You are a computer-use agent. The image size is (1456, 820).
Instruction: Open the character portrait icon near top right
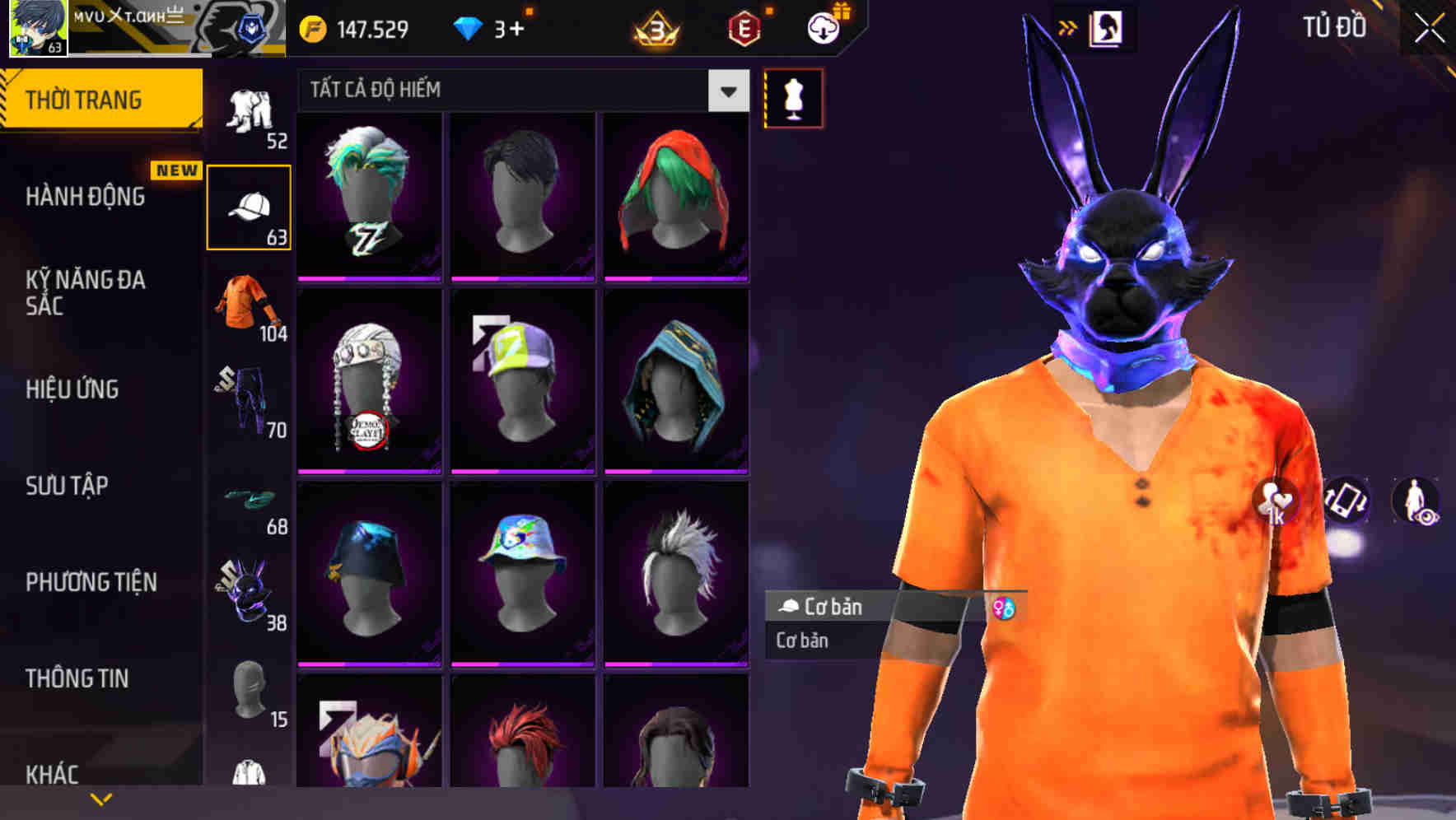1107,27
